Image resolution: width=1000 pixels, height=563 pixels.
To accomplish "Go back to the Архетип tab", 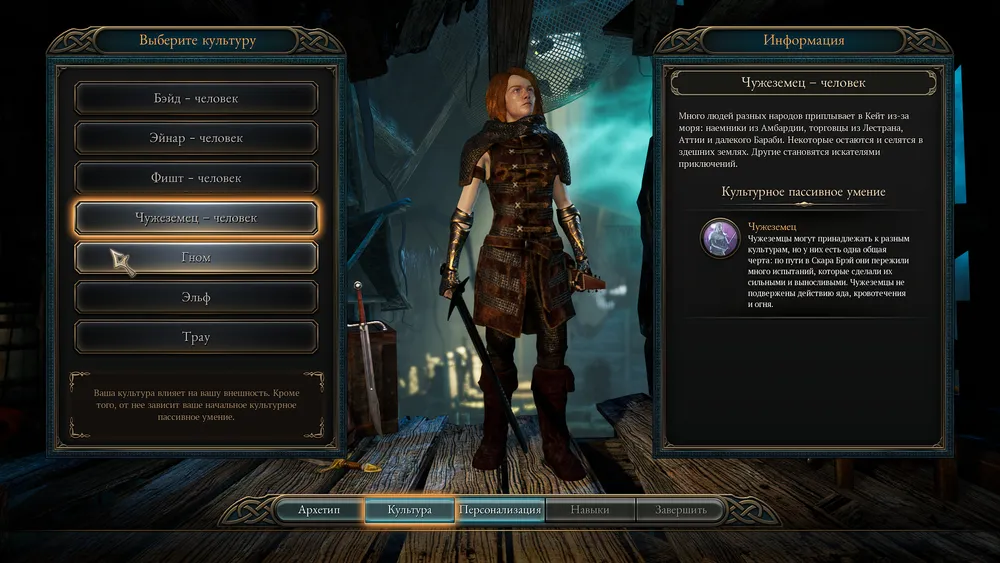I will 319,510.
